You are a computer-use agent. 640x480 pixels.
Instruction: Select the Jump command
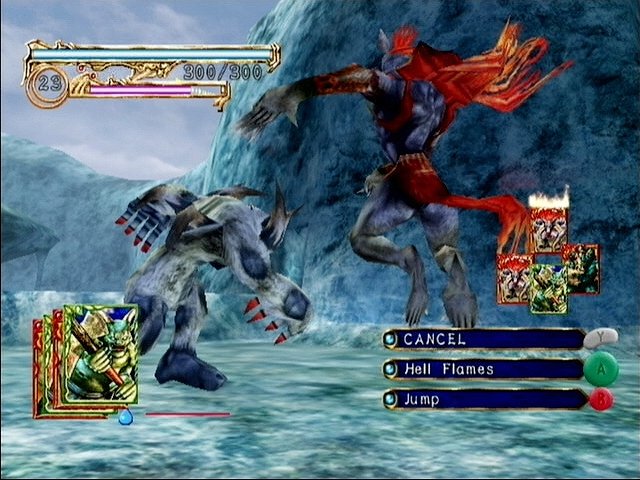point(484,399)
